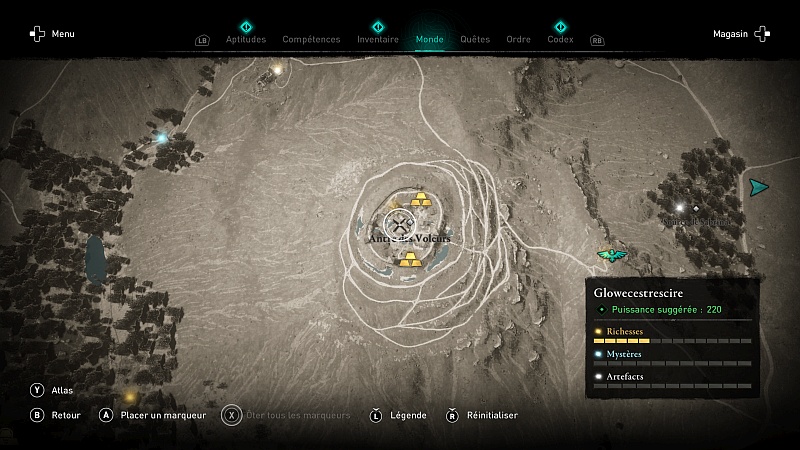The width and height of the screenshot is (800, 450).
Task: Click the green raven marker on the map
Action: coord(609,255)
